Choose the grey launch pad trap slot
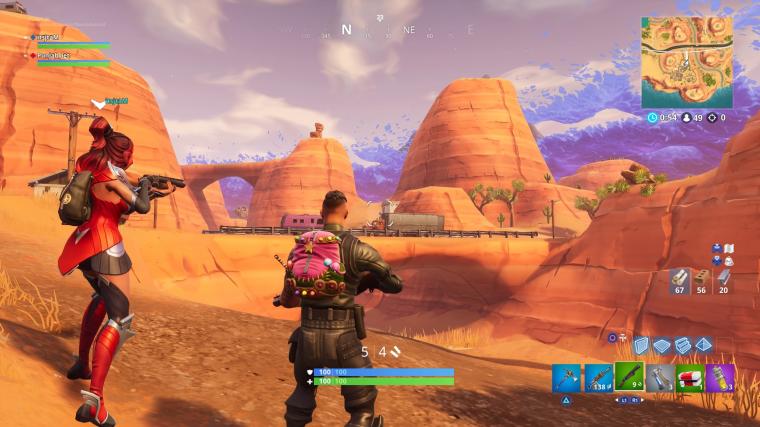760x427 pixels. pyautogui.click(x=659, y=378)
